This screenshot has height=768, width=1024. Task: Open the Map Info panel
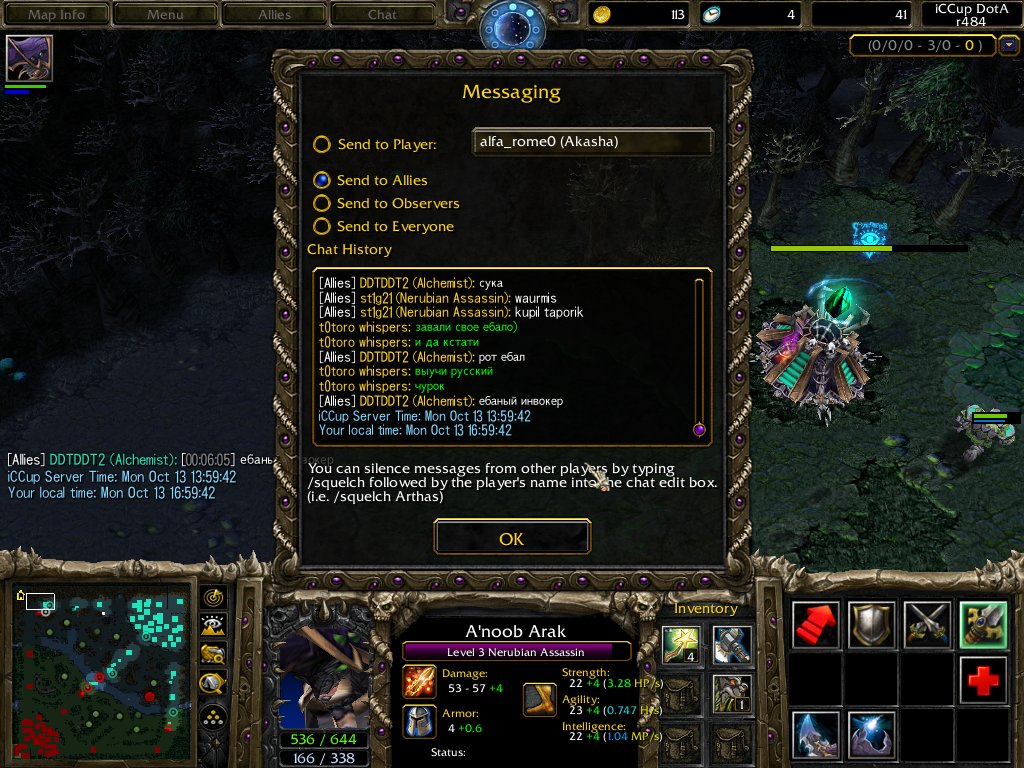[56, 14]
